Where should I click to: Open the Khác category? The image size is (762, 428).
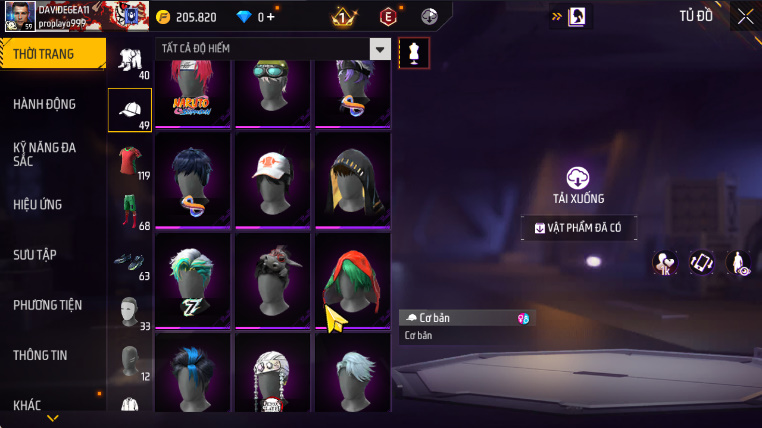(28, 404)
